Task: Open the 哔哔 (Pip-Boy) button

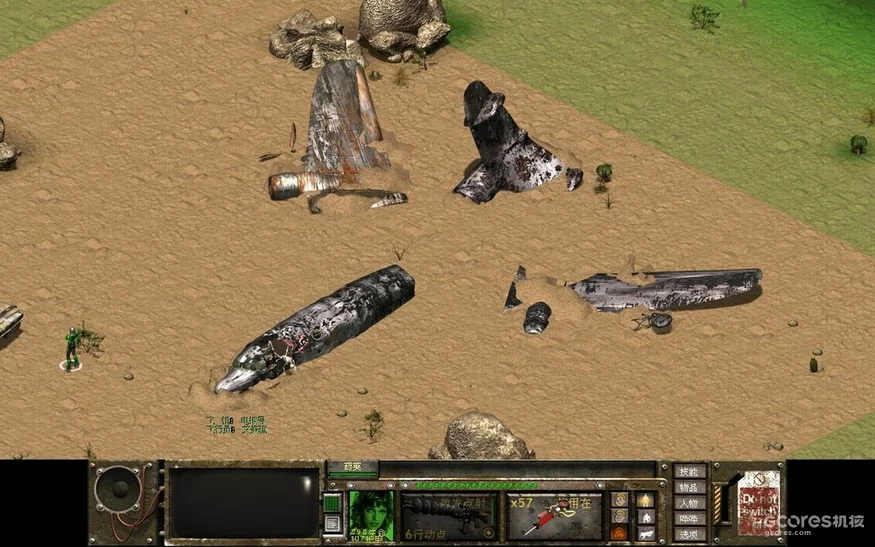Action: coord(689,519)
